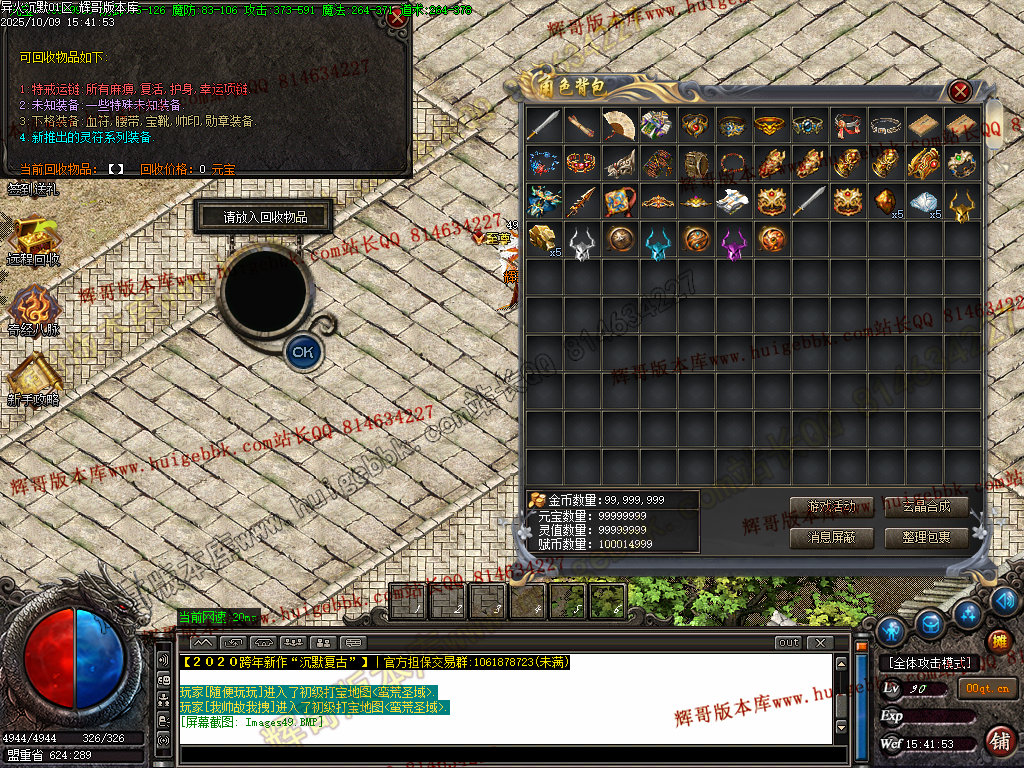Close the character backpack window
The height and width of the screenshot is (768, 1024).
coord(960,91)
